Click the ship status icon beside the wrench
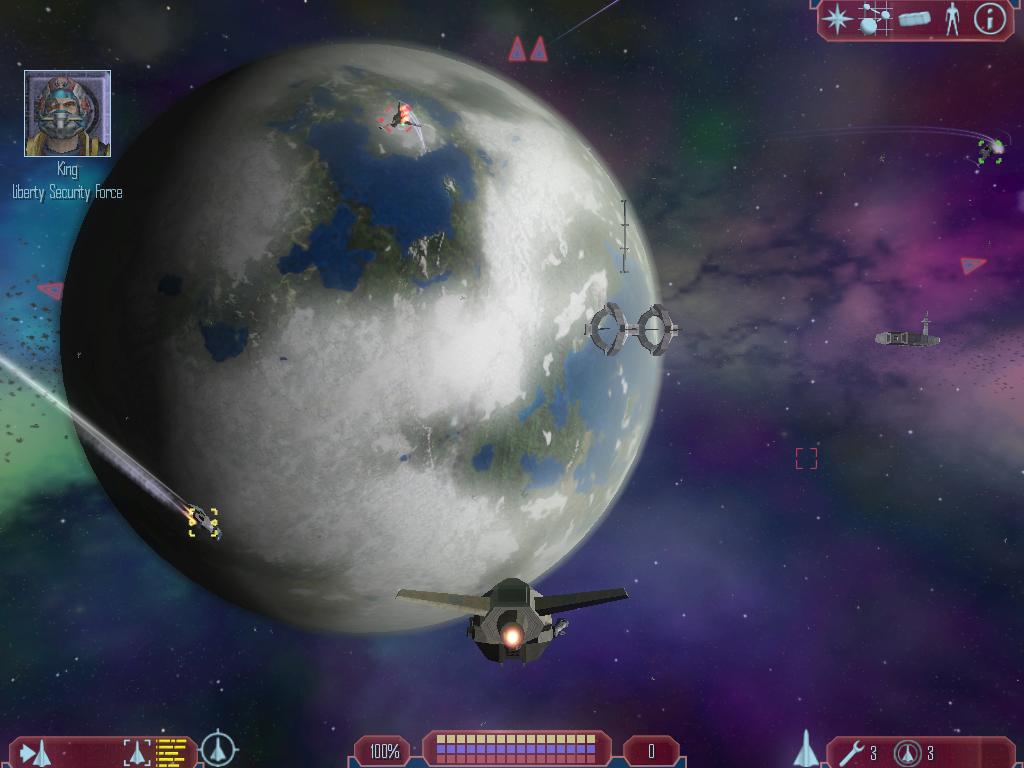The width and height of the screenshot is (1024, 768). tap(806, 749)
